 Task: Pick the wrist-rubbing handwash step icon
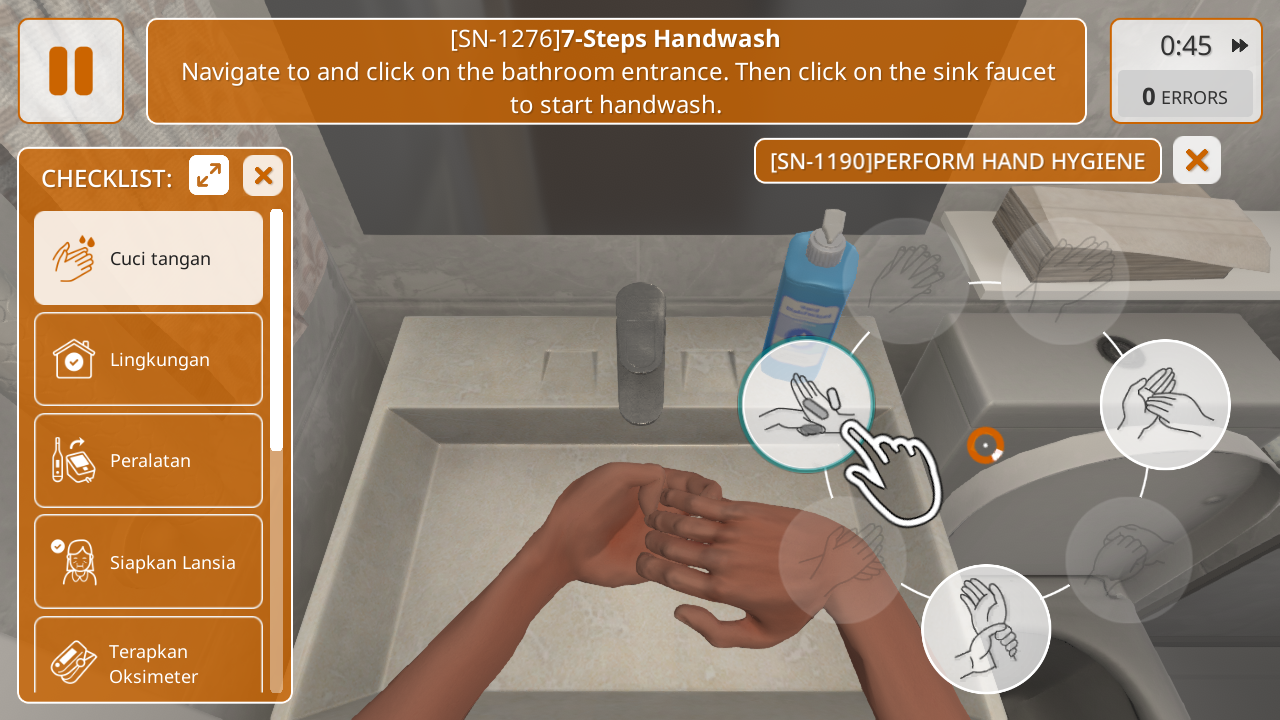(x=986, y=629)
